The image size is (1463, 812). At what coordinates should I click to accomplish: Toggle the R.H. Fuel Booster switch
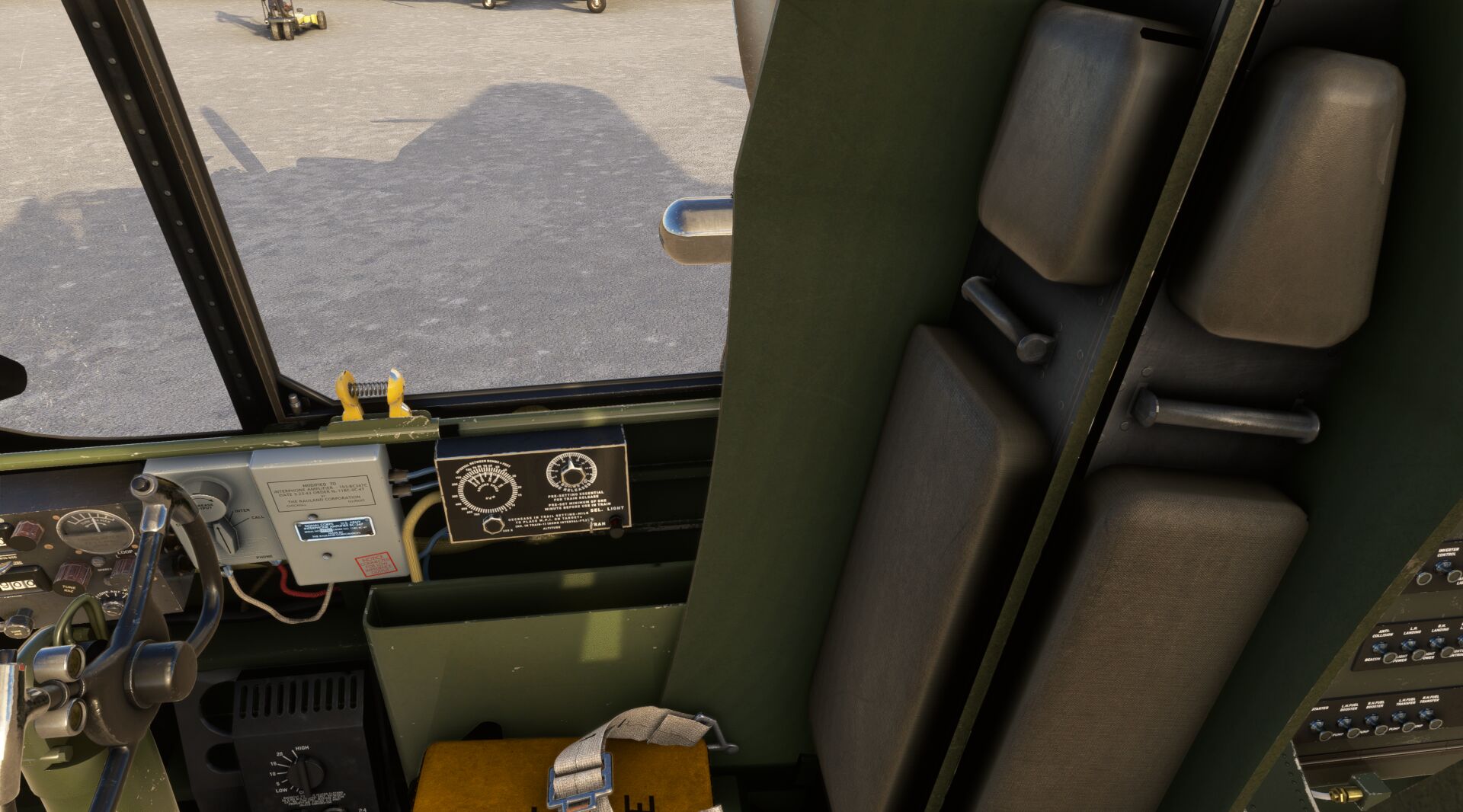click(1373, 720)
